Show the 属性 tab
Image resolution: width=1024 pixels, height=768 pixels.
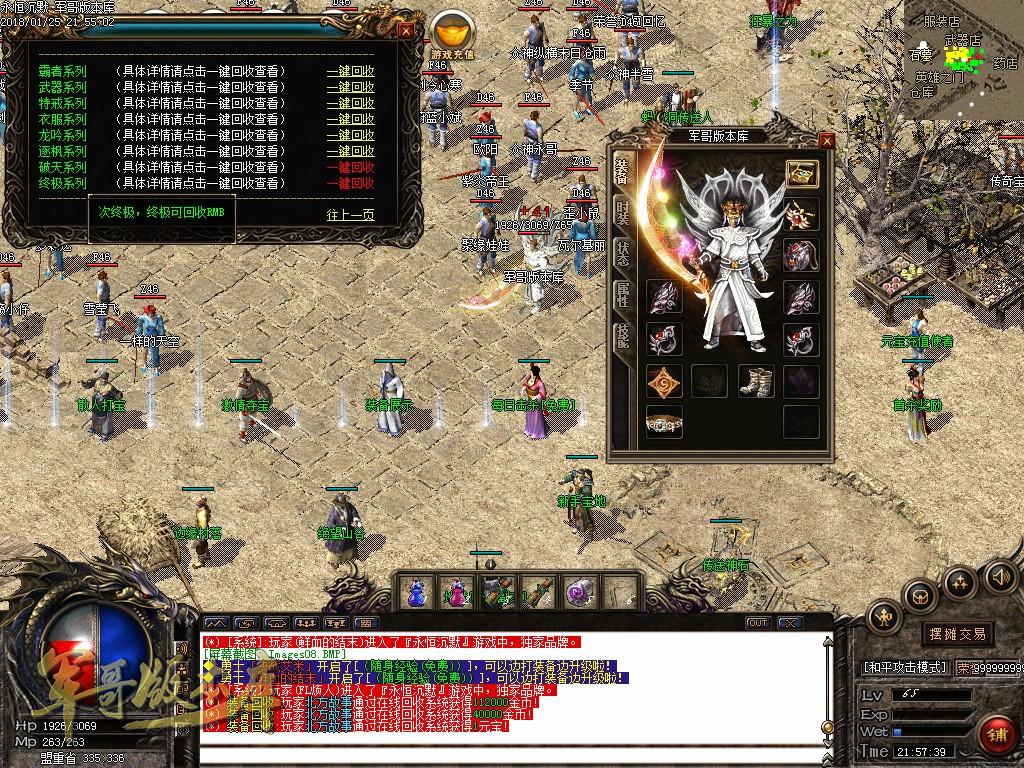coord(622,294)
